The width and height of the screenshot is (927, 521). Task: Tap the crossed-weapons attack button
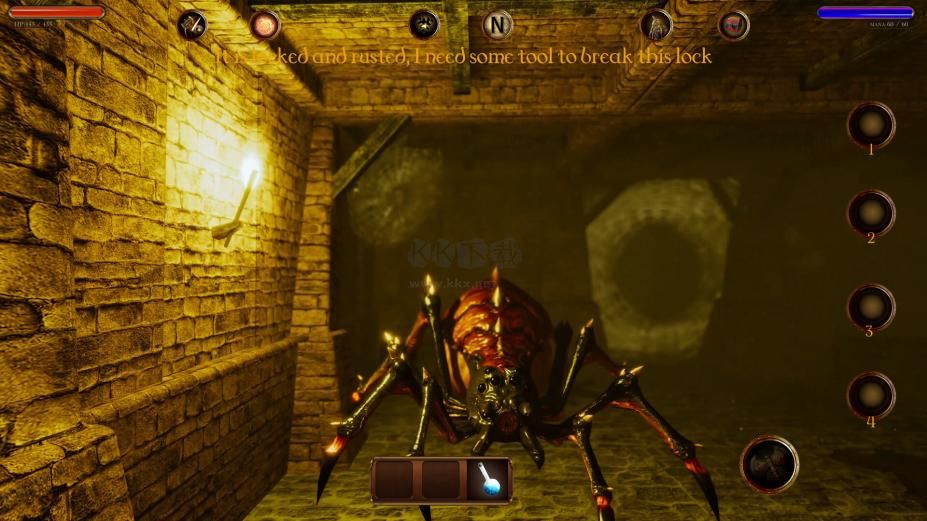click(769, 464)
